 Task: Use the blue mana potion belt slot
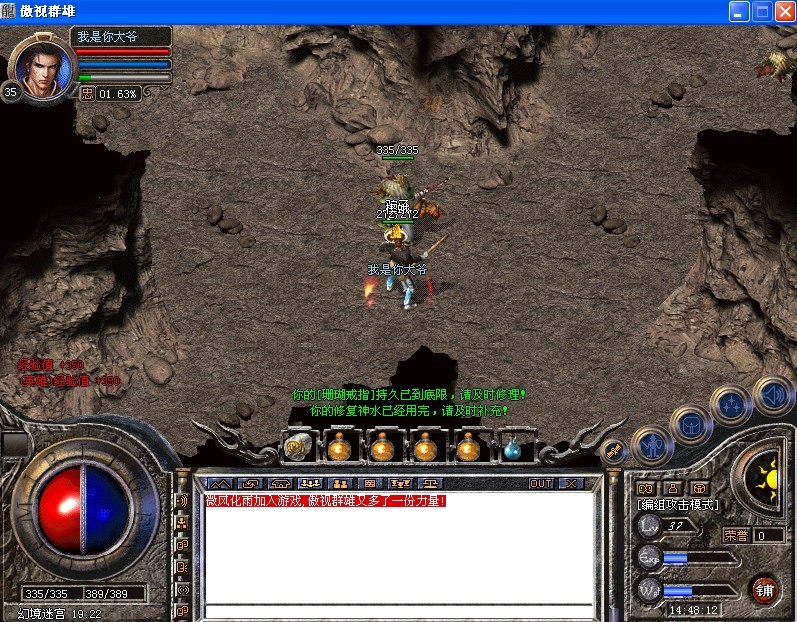pos(513,448)
